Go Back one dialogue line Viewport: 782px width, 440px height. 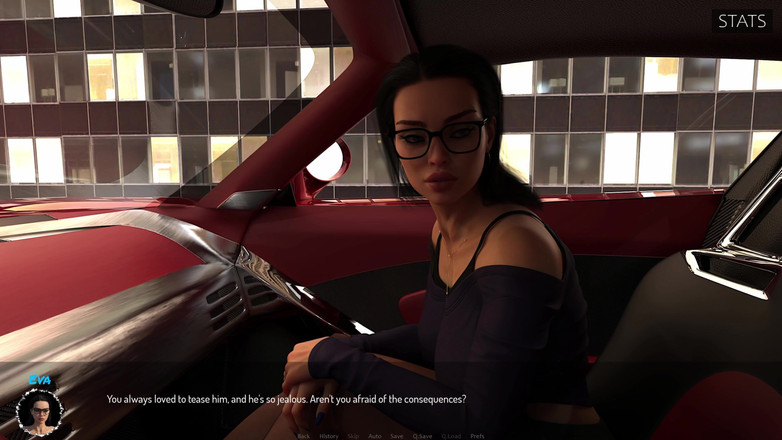[304, 436]
